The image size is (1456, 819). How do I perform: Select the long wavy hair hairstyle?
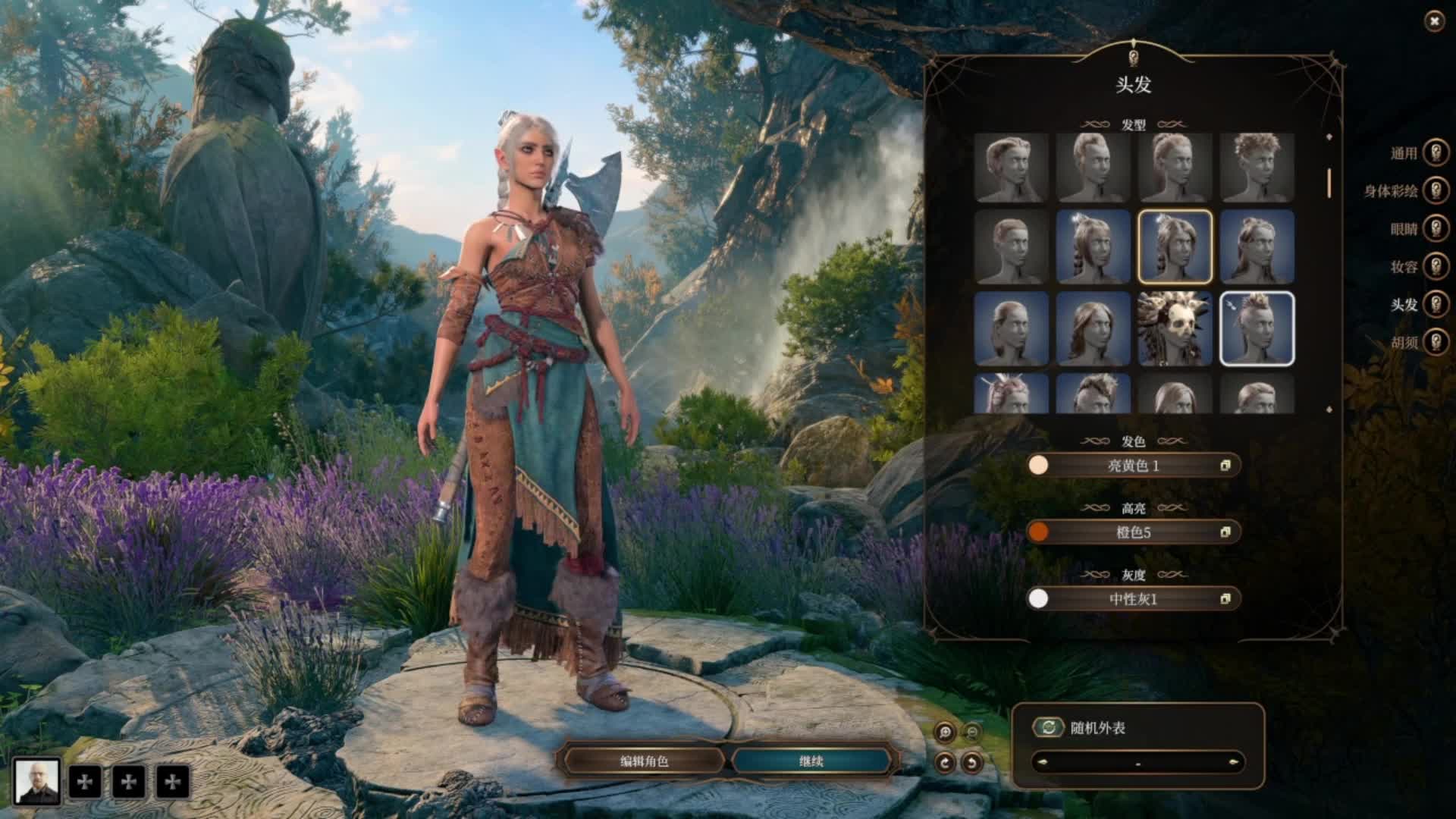(1093, 328)
